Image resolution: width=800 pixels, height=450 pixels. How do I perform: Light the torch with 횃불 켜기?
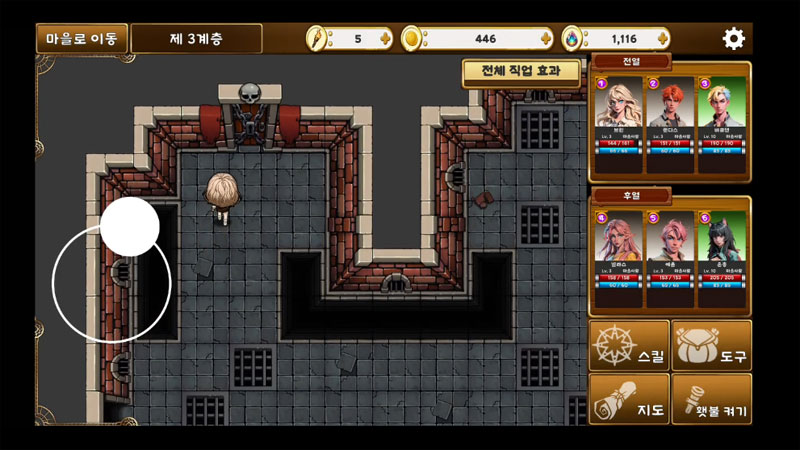[711, 398]
